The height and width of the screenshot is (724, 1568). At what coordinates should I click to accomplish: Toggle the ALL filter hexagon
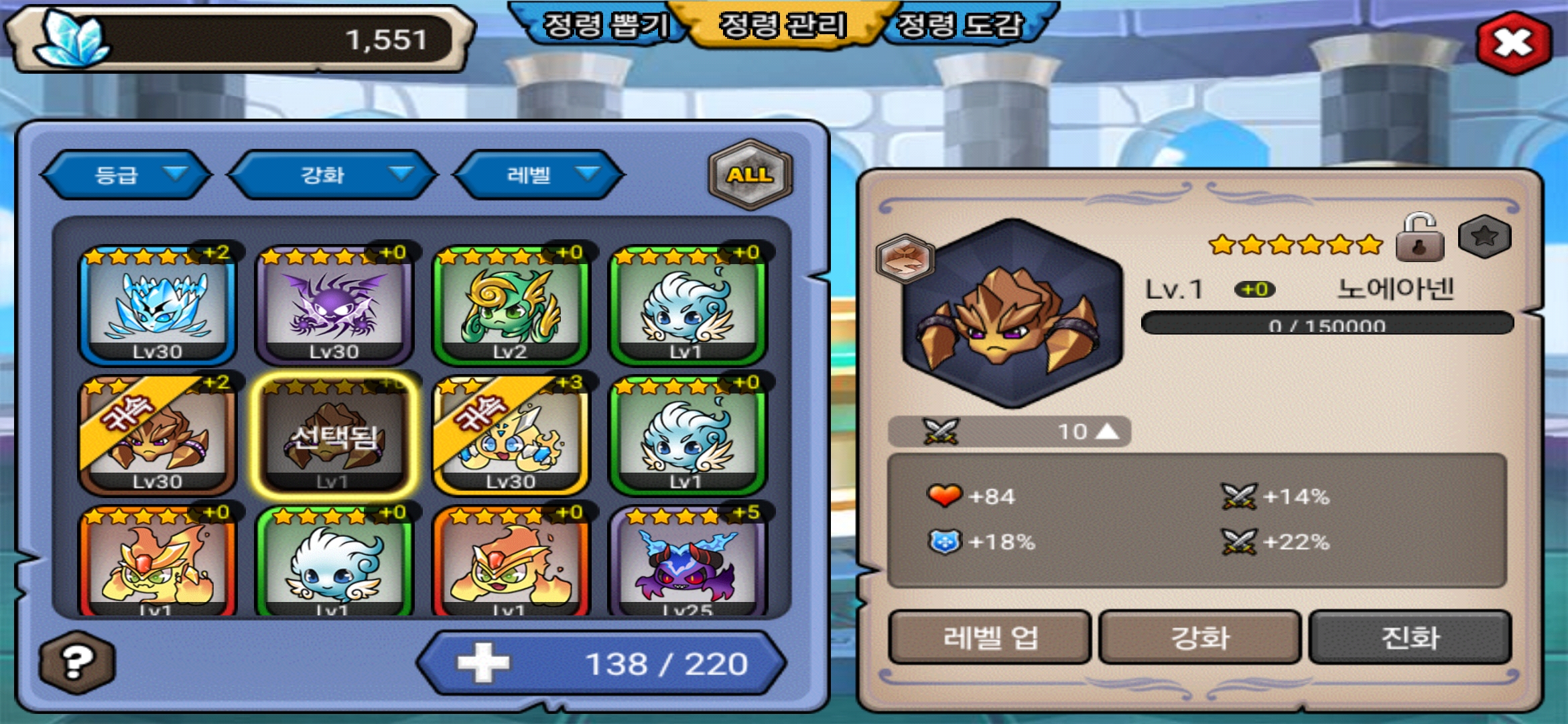point(750,174)
